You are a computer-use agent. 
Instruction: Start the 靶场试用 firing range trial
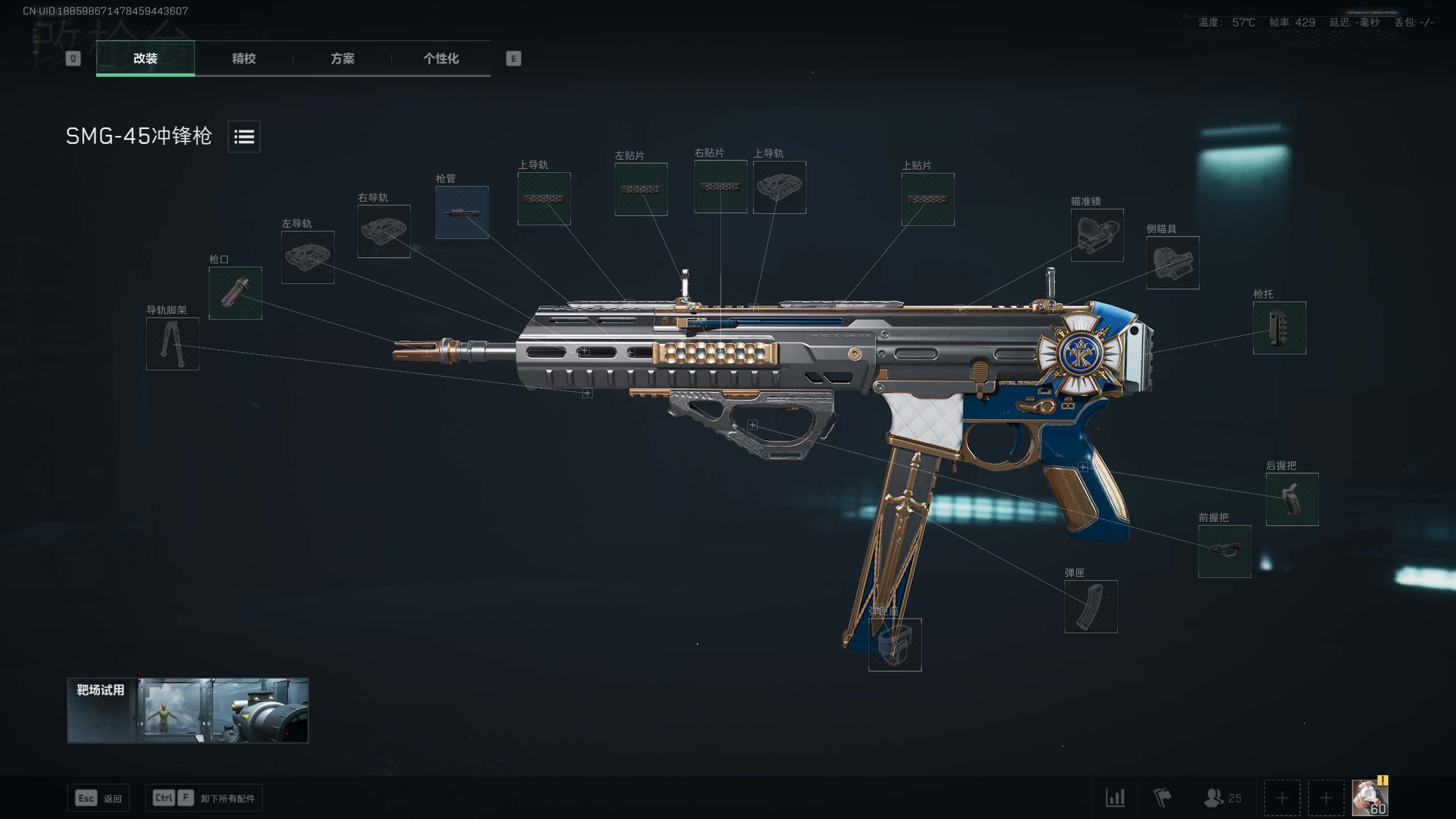(x=188, y=710)
